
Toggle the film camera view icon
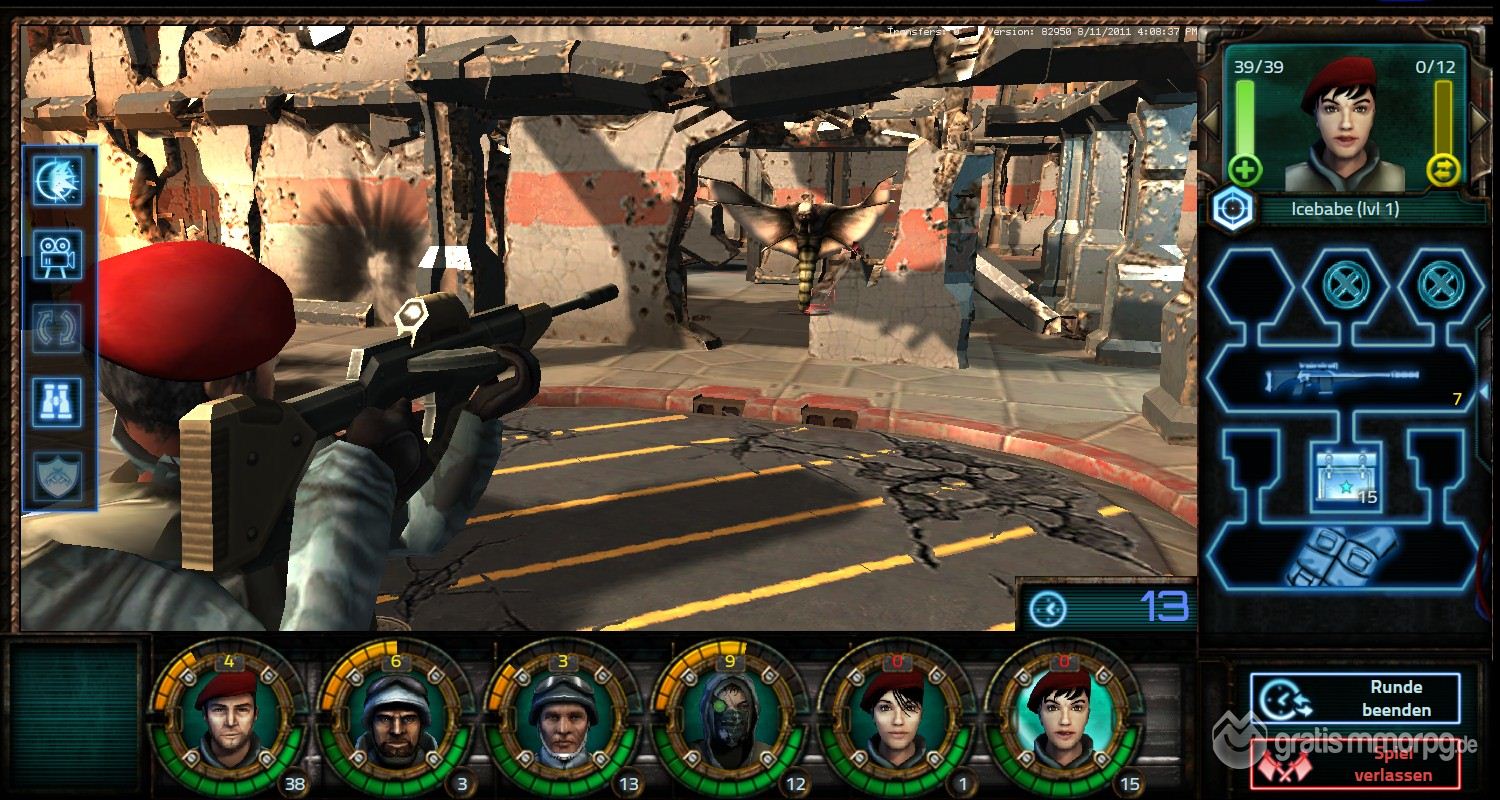point(59,255)
